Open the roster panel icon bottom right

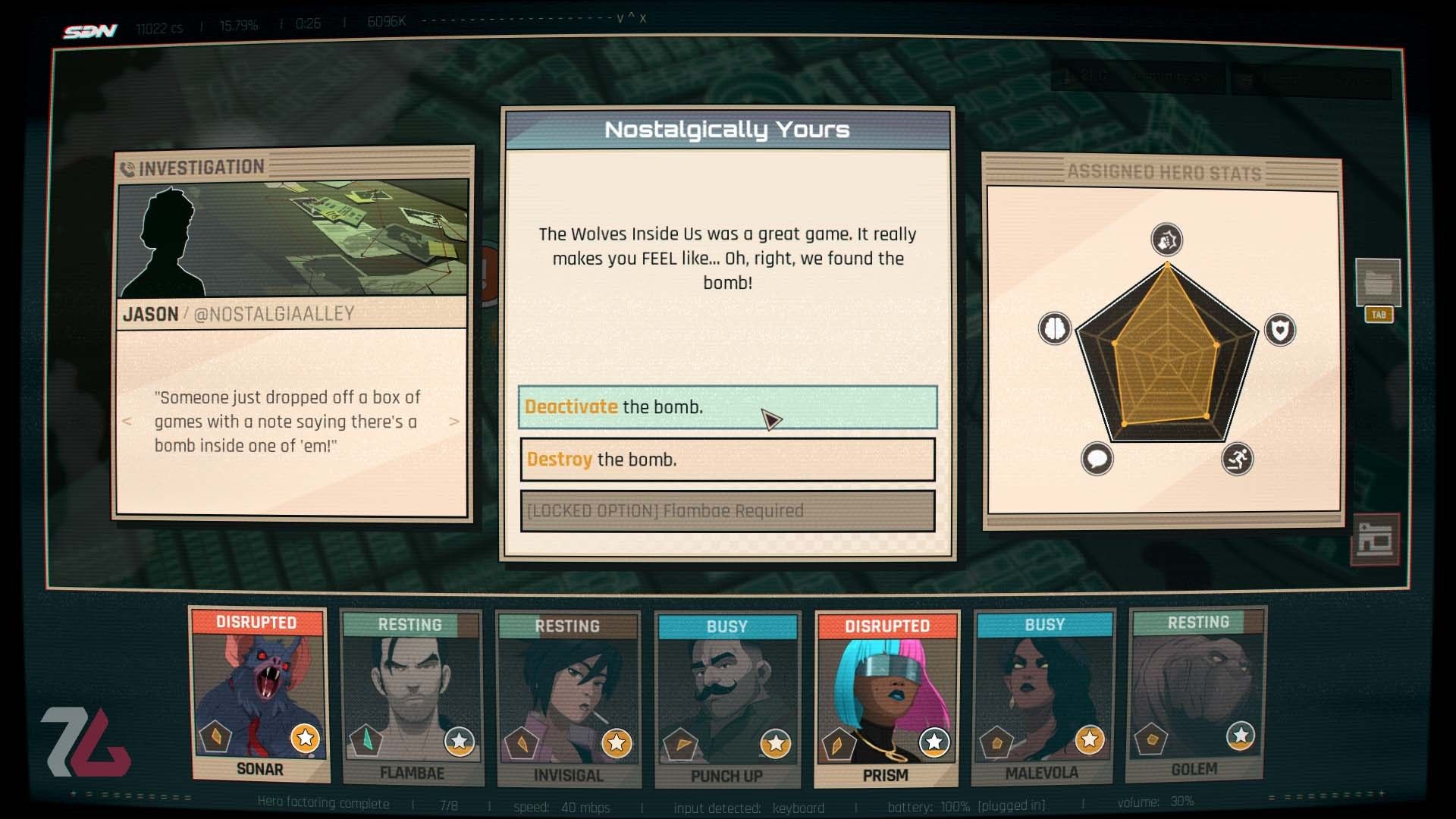click(1374, 539)
